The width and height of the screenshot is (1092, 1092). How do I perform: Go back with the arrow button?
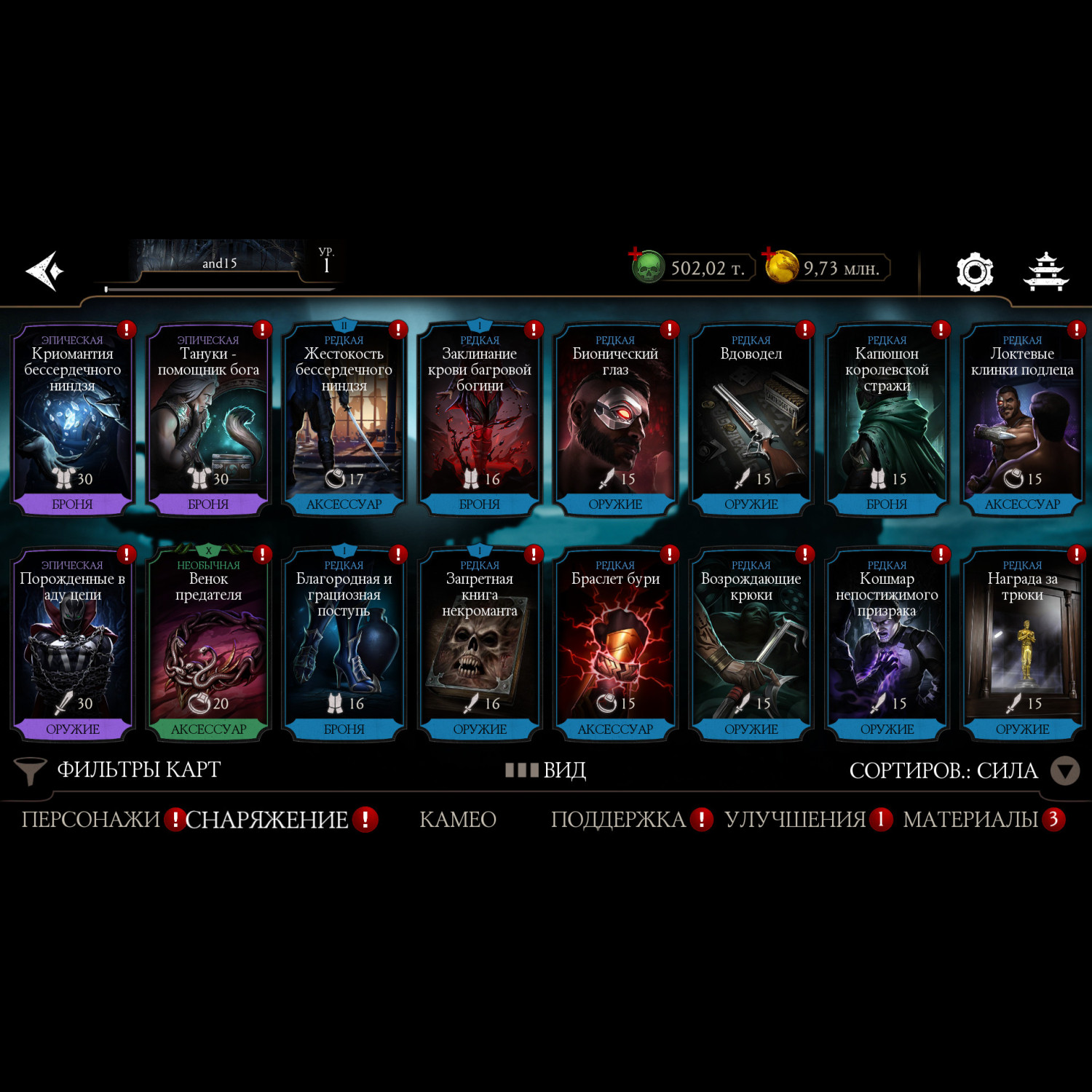point(45,272)
